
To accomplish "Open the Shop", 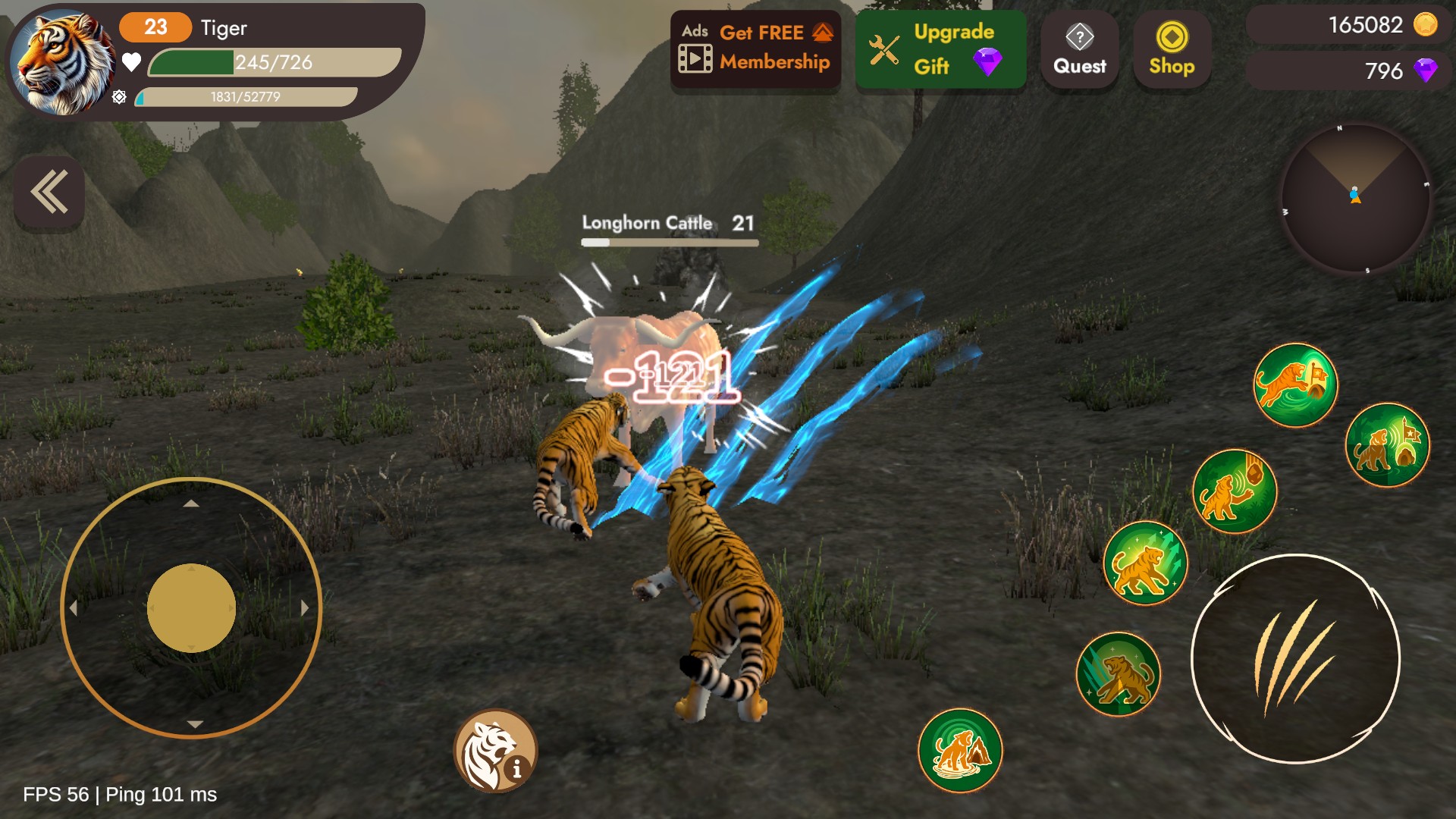I will click(1172, 49).
